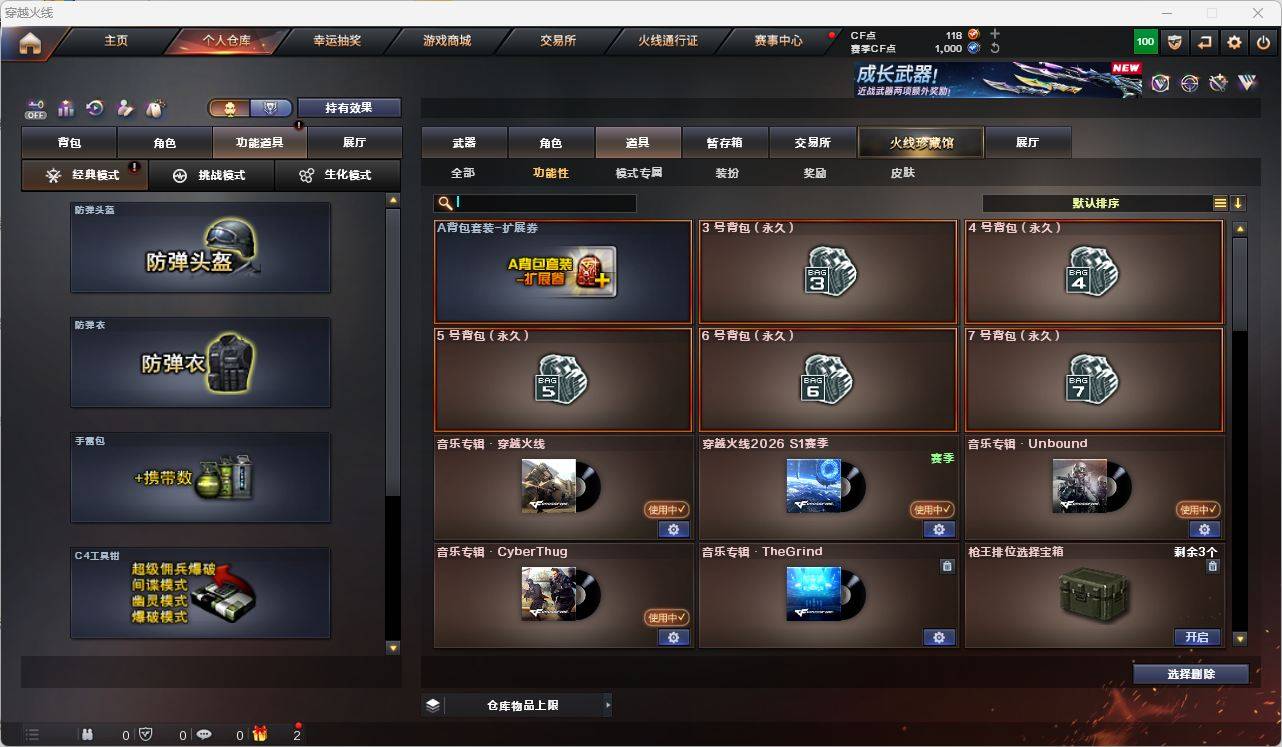Viewport: 1282px width, 747px height.
Task: Open the friends icon on the bottom bar
Action: (87, 735)
